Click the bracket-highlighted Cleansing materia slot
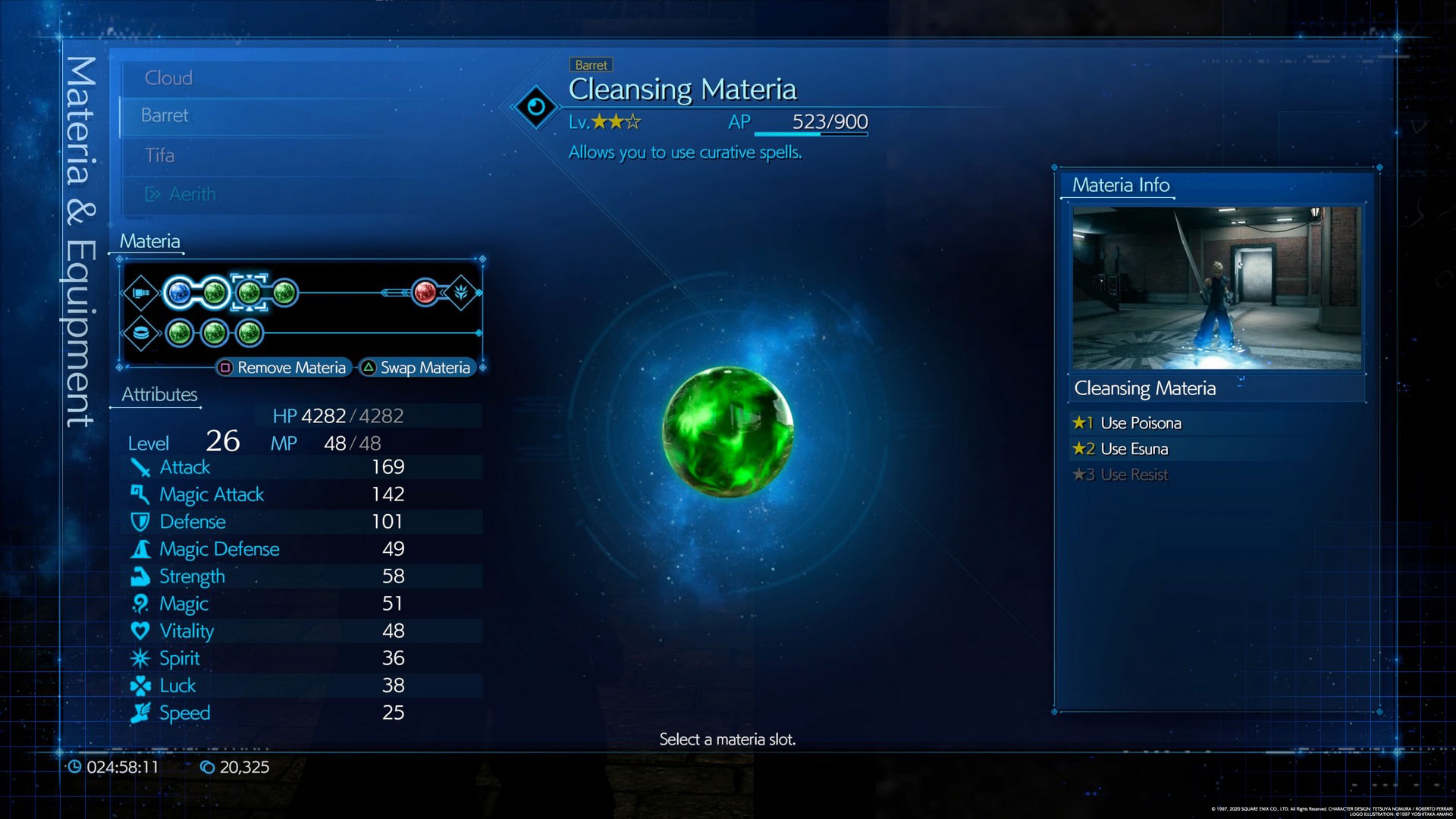The width and height of the screenshot is (1456, 819). pyautogui.click(x=249, y=293)
